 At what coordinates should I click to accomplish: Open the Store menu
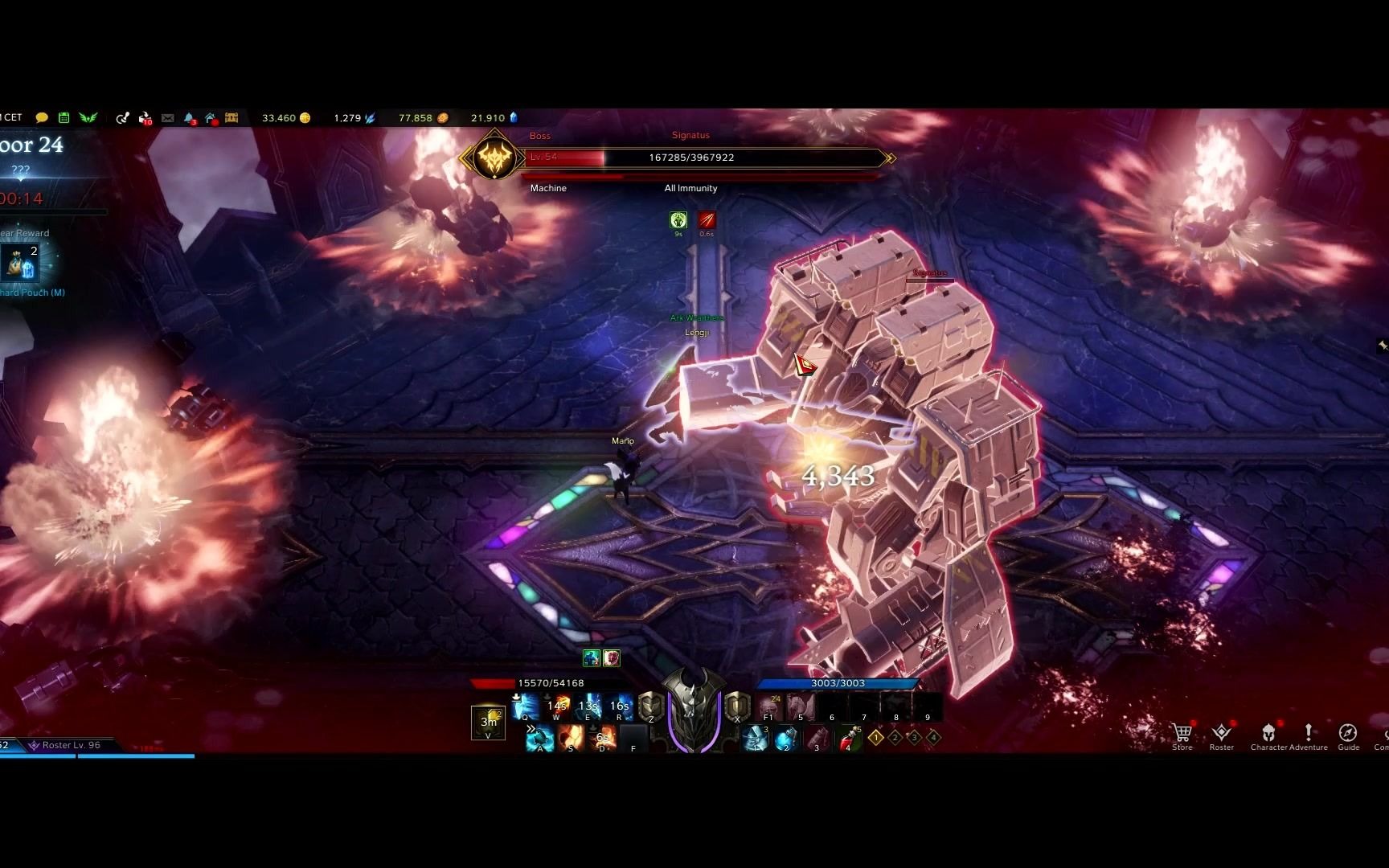[1182, 735]
